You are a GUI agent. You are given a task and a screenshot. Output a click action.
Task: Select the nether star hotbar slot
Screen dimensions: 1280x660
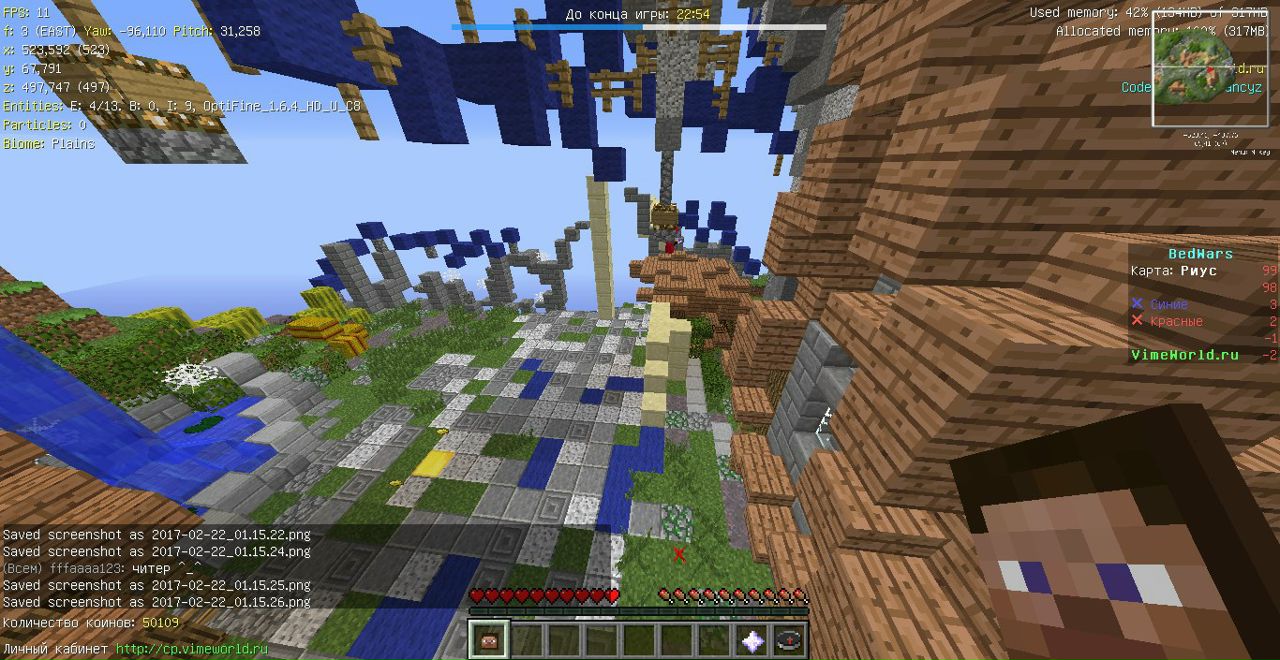click(x=752, y=640)
